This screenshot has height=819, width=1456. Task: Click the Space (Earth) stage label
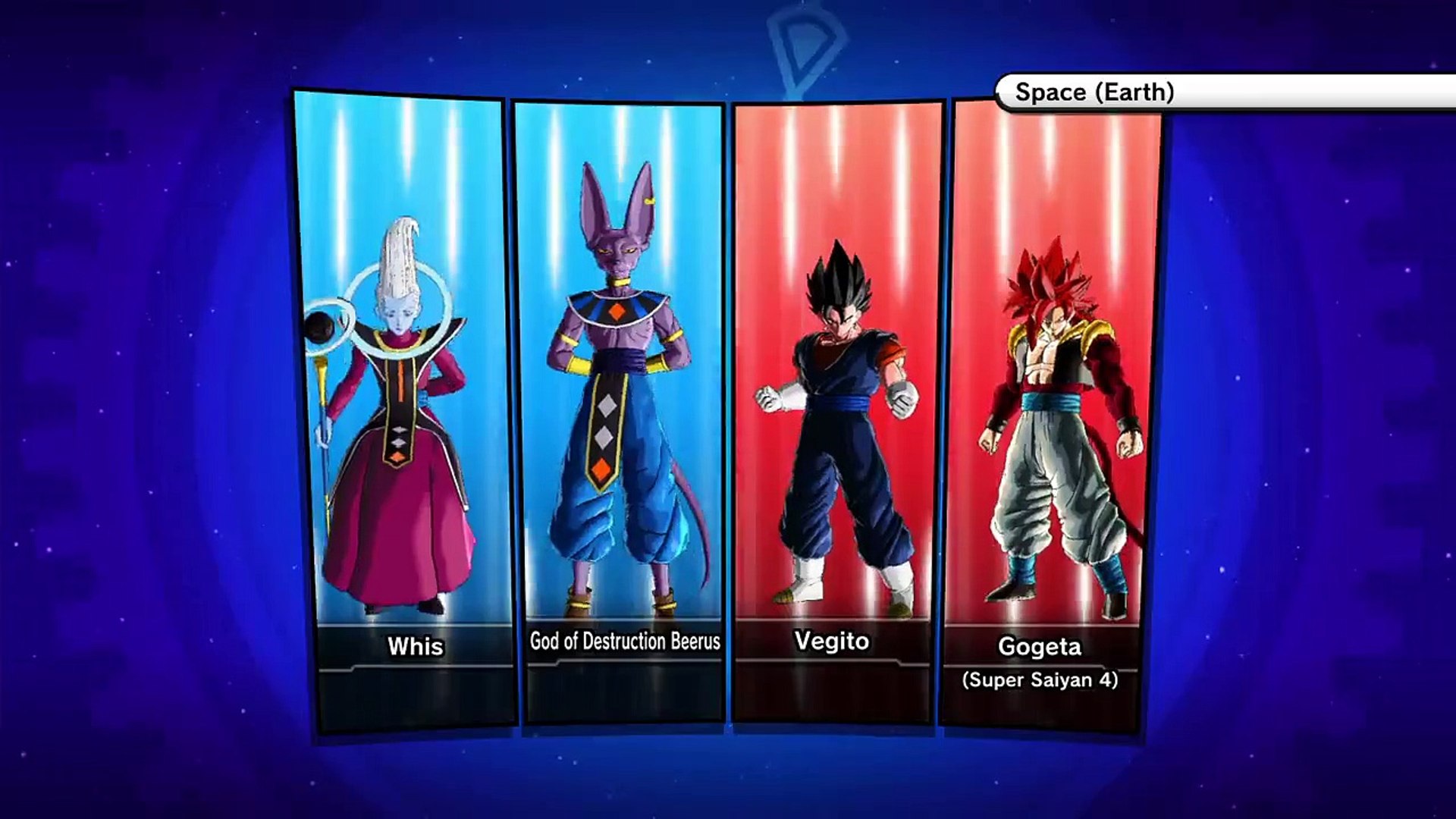pos(1094,93)
